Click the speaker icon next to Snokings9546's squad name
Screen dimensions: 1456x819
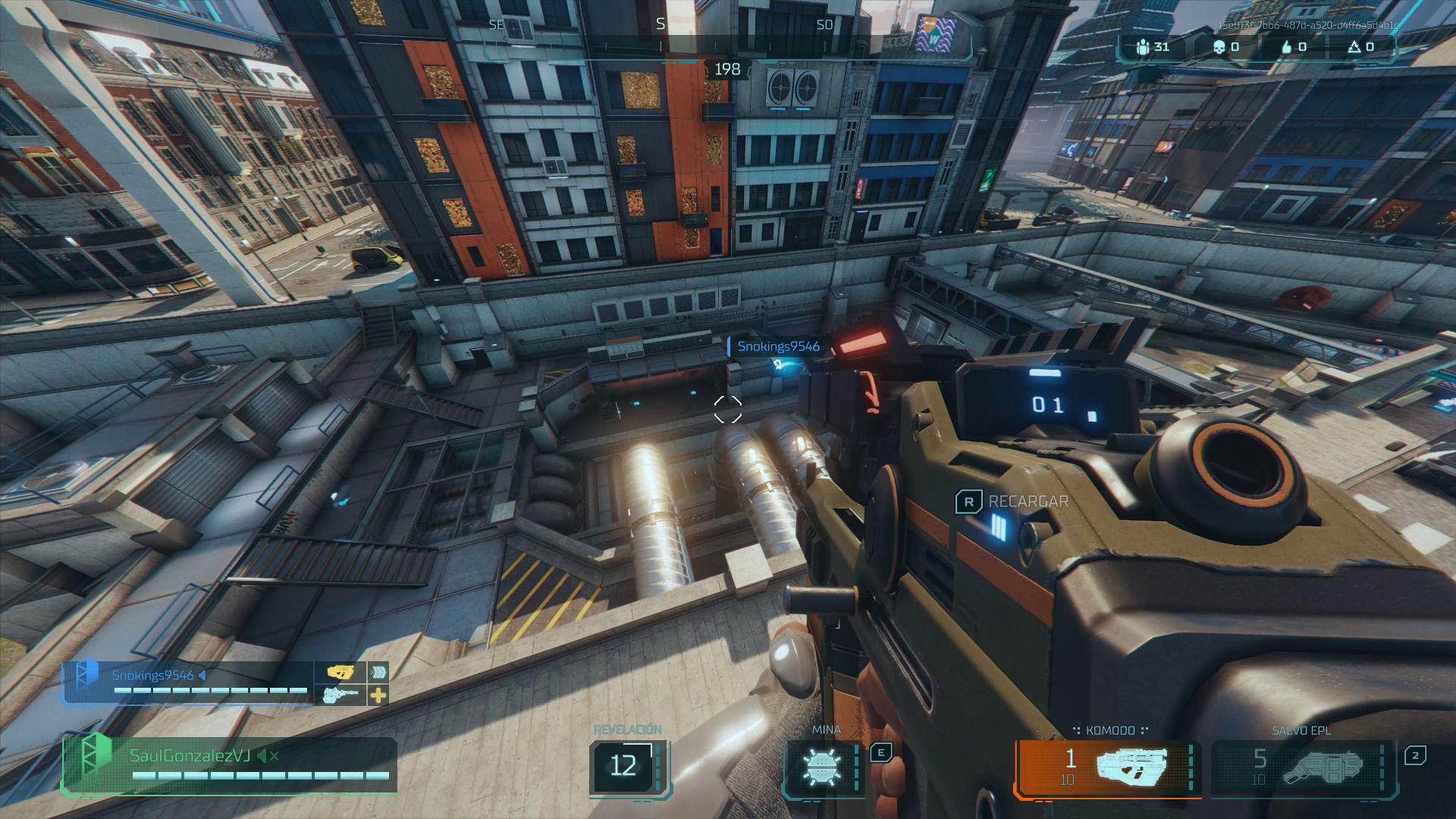[202, 675]
